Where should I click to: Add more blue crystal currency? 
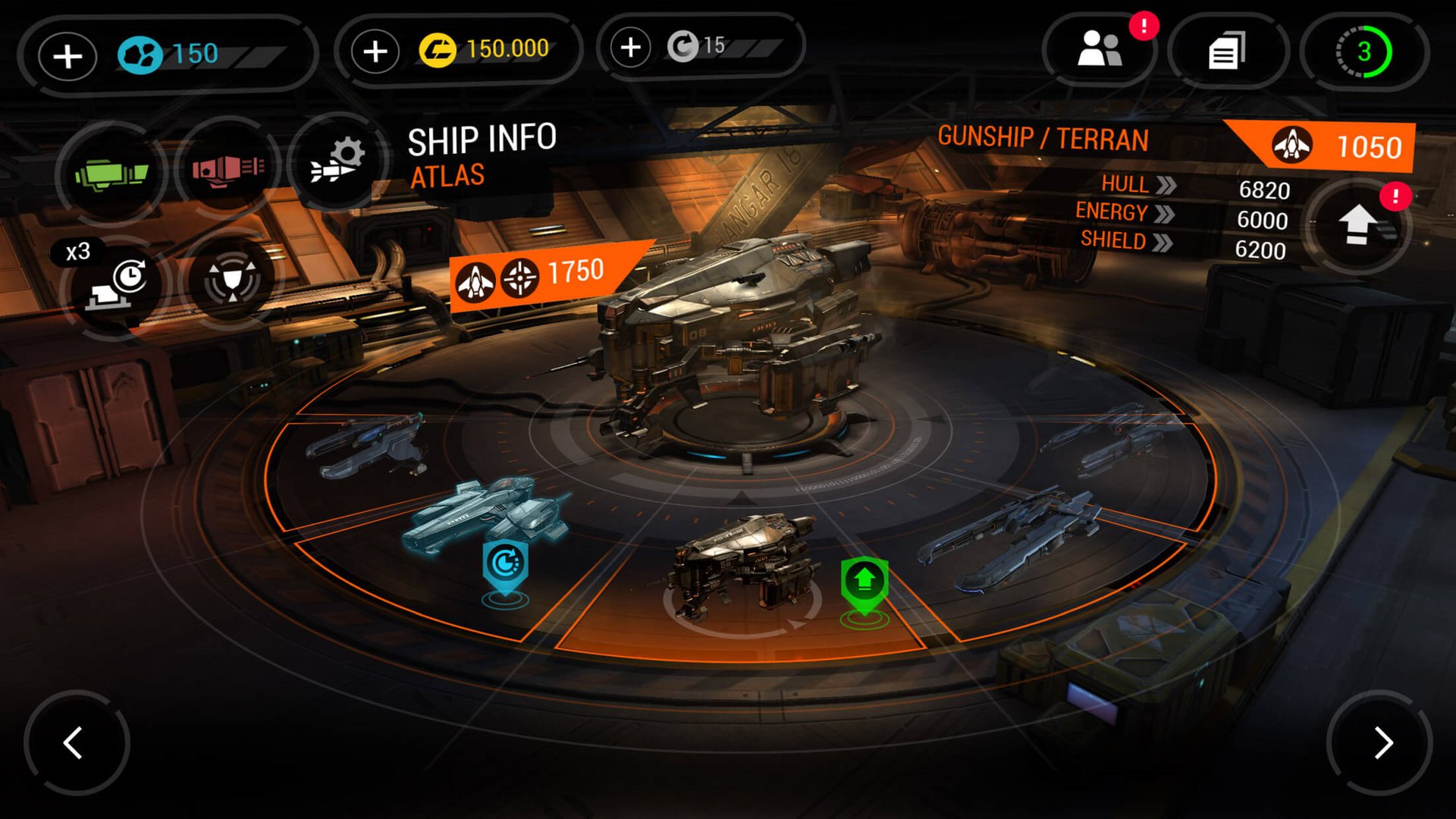(x=67, y=56)
